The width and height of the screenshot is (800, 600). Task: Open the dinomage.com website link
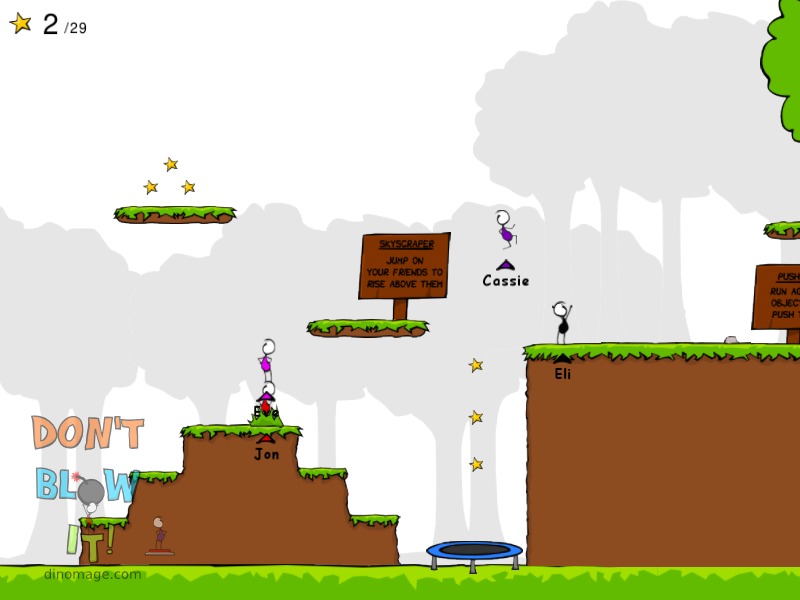(92, 574)
